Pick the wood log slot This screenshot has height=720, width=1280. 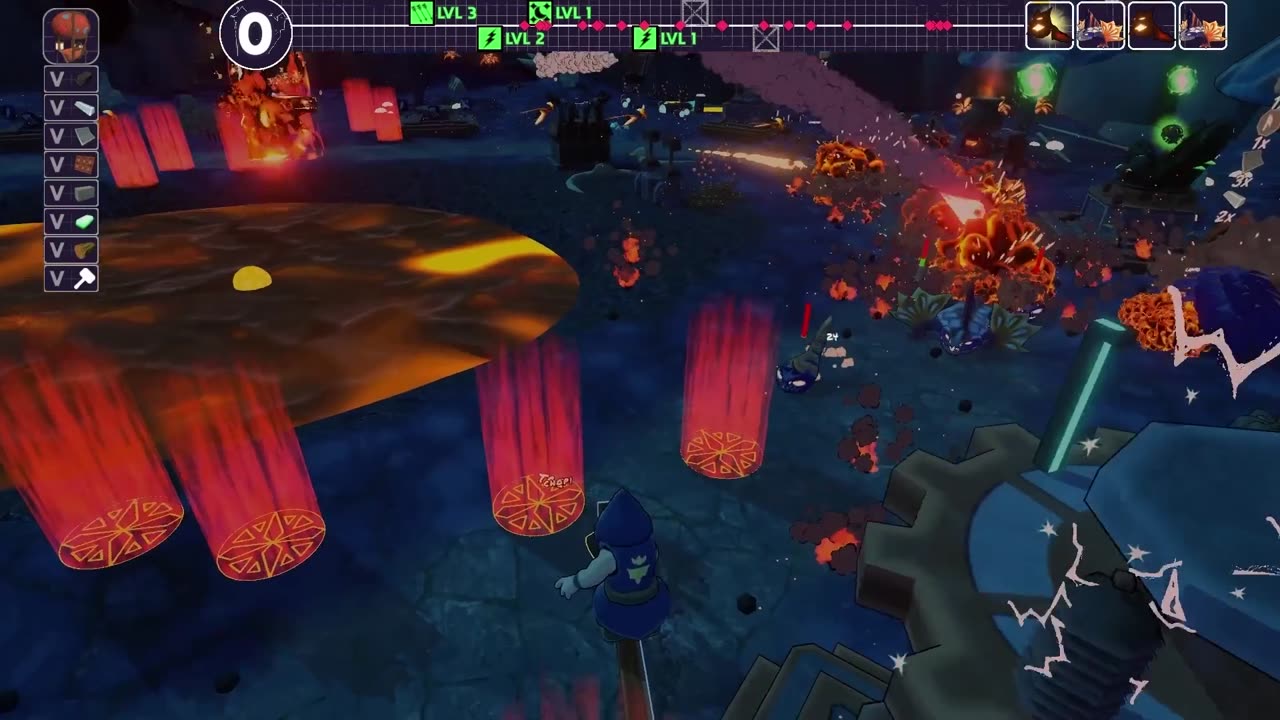(x=71, y=250)
